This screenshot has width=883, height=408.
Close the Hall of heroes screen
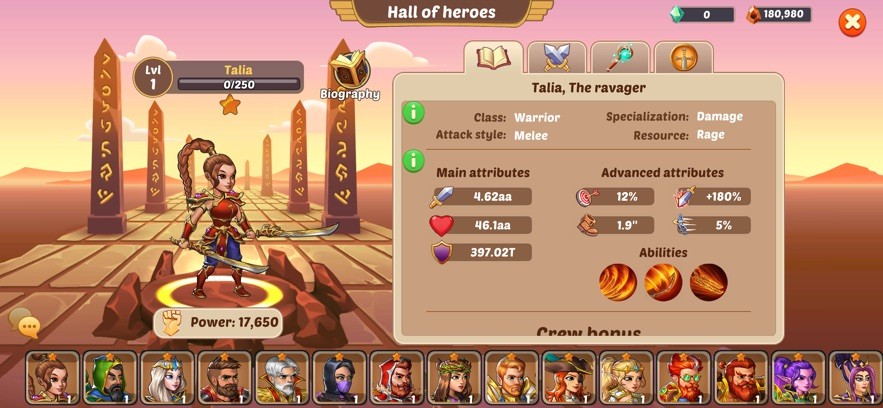coord(852,22)
